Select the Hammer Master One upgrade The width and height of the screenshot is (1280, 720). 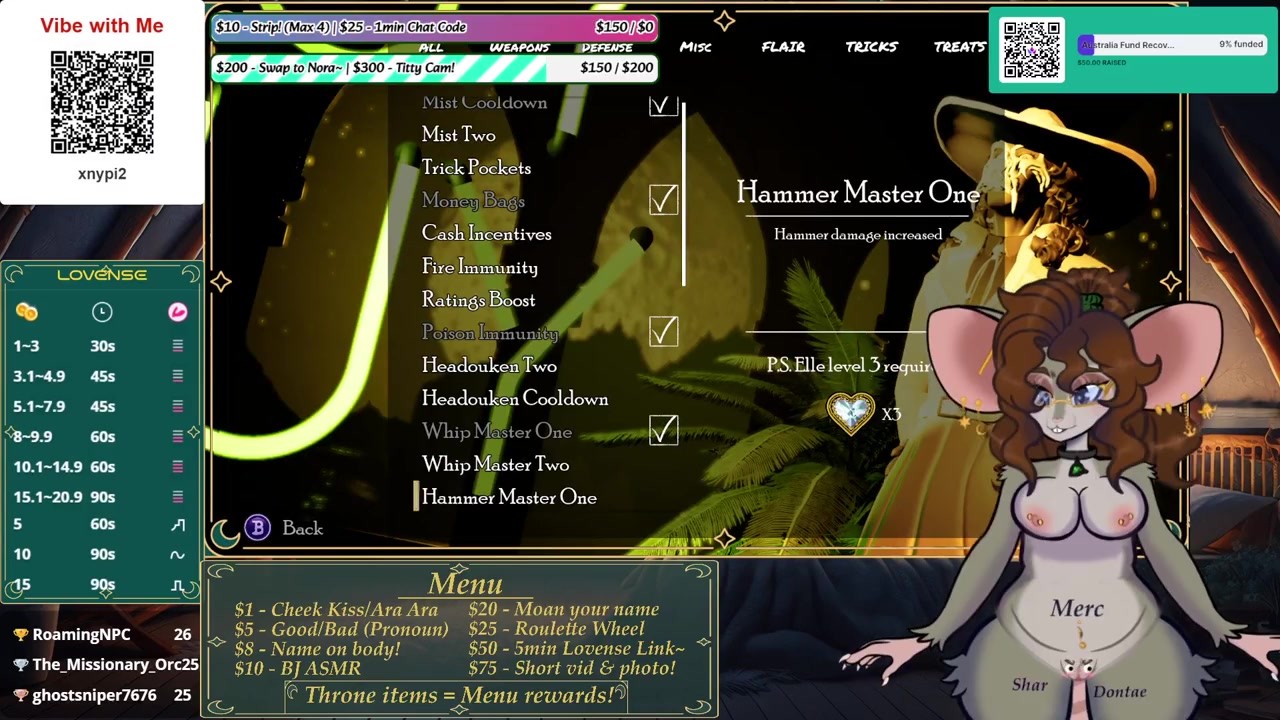pos(508,498)
